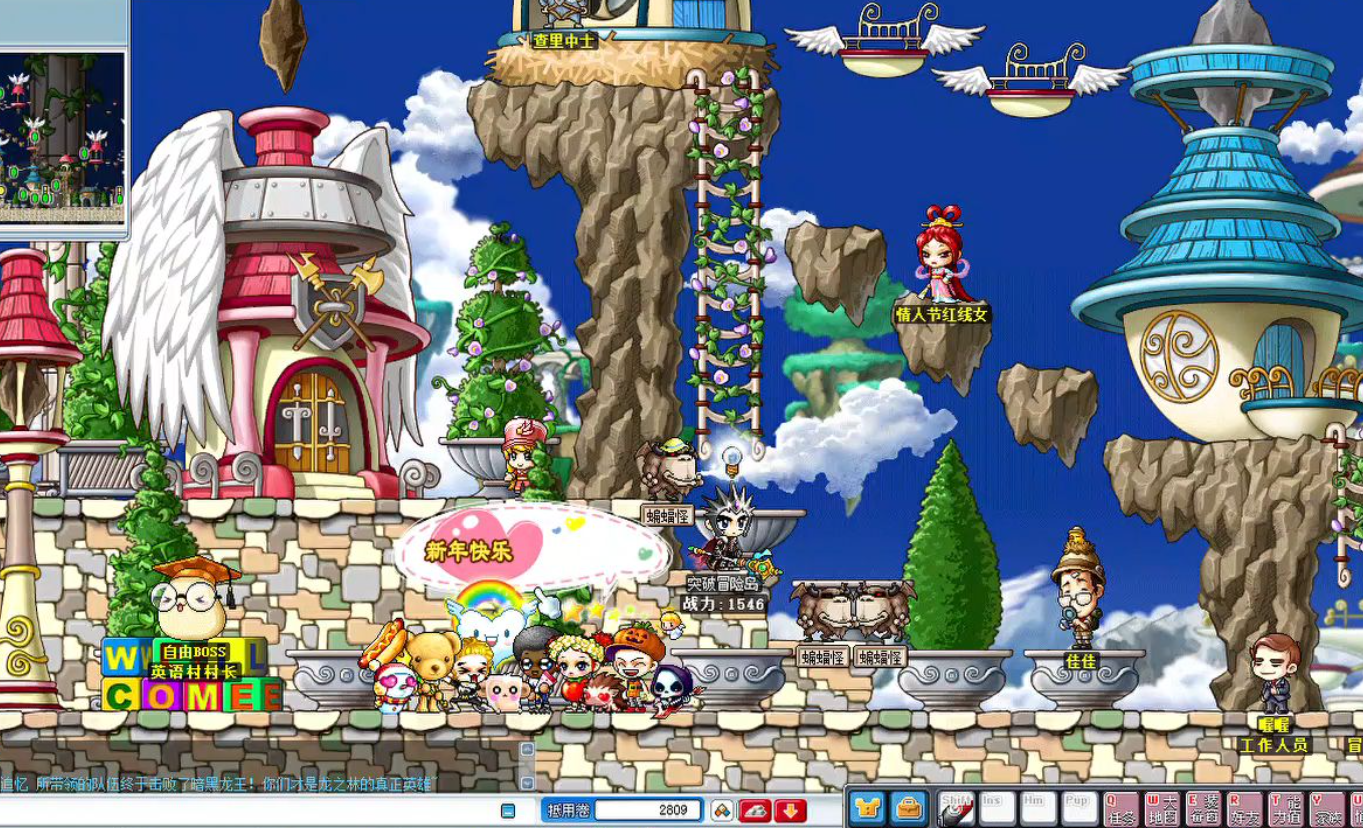Open the orange briefcase icon
The image size is (1363, 828).
(908, 808)
